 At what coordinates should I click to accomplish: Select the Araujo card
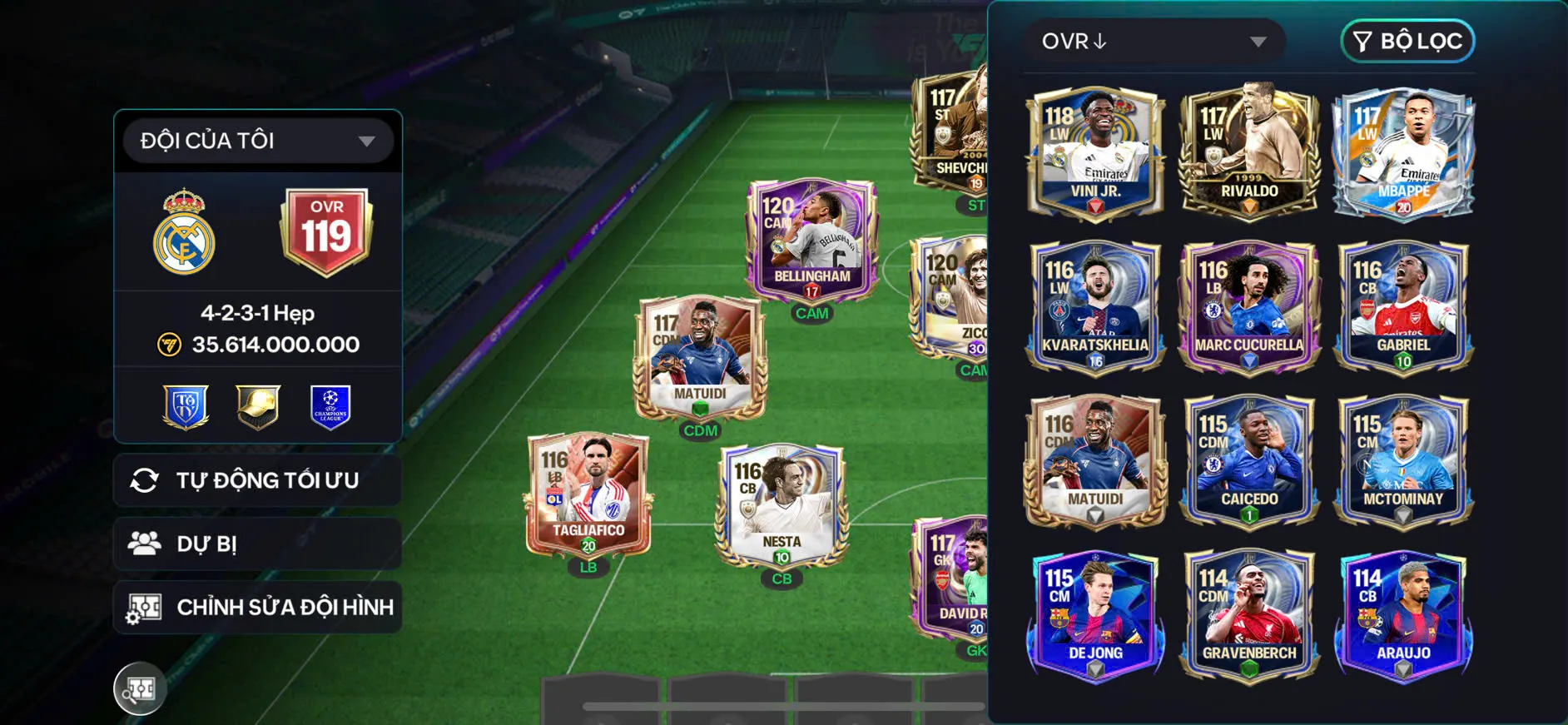1403,614
